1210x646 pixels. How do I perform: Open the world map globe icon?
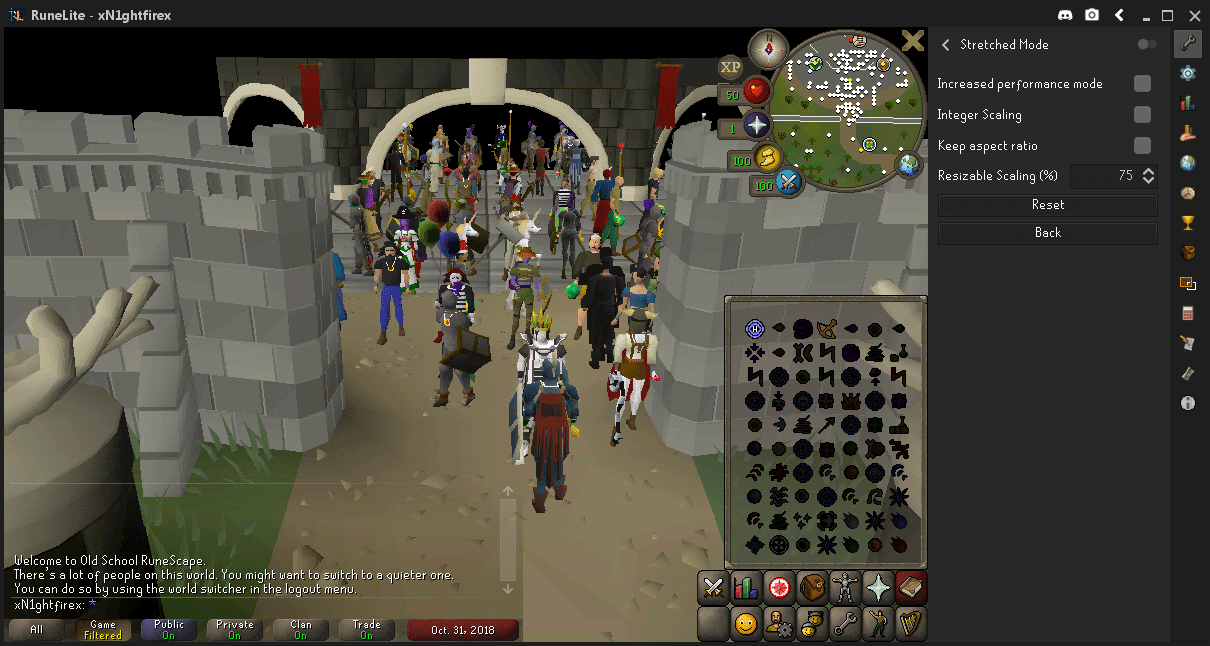pyautogui.click(x=910, y=165)
